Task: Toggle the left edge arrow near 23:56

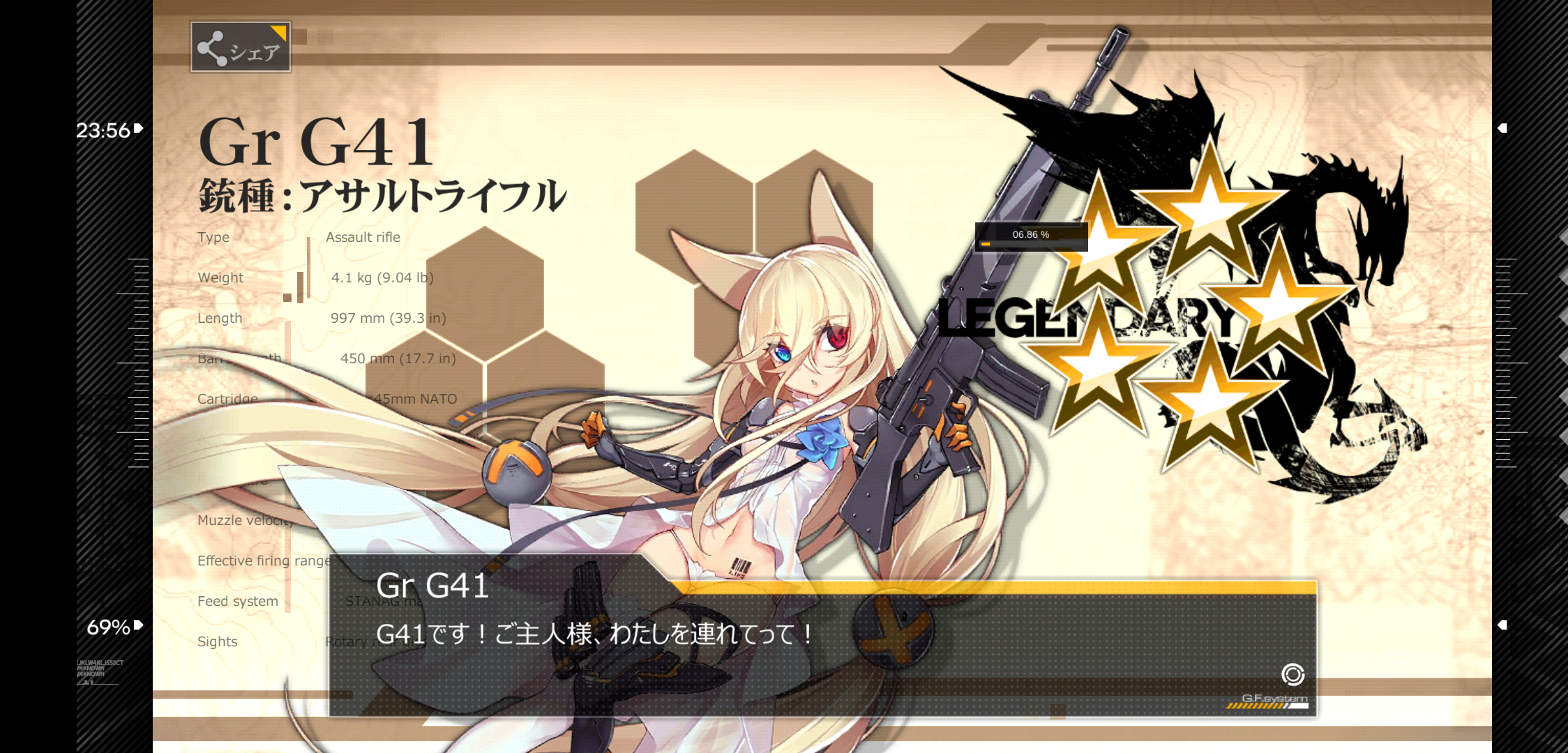Action: point(137,128)
